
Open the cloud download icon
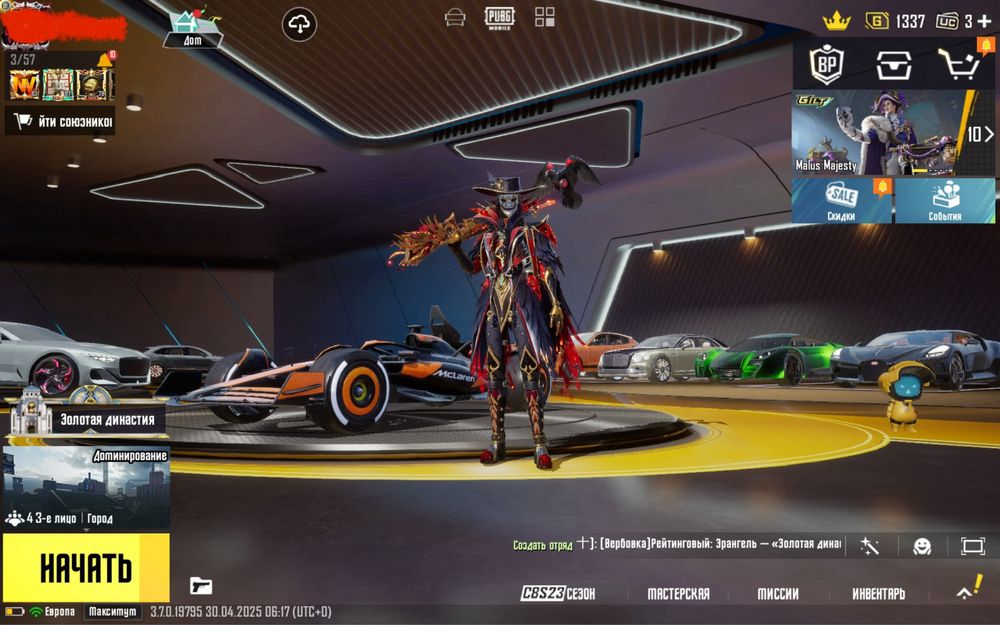299,24
